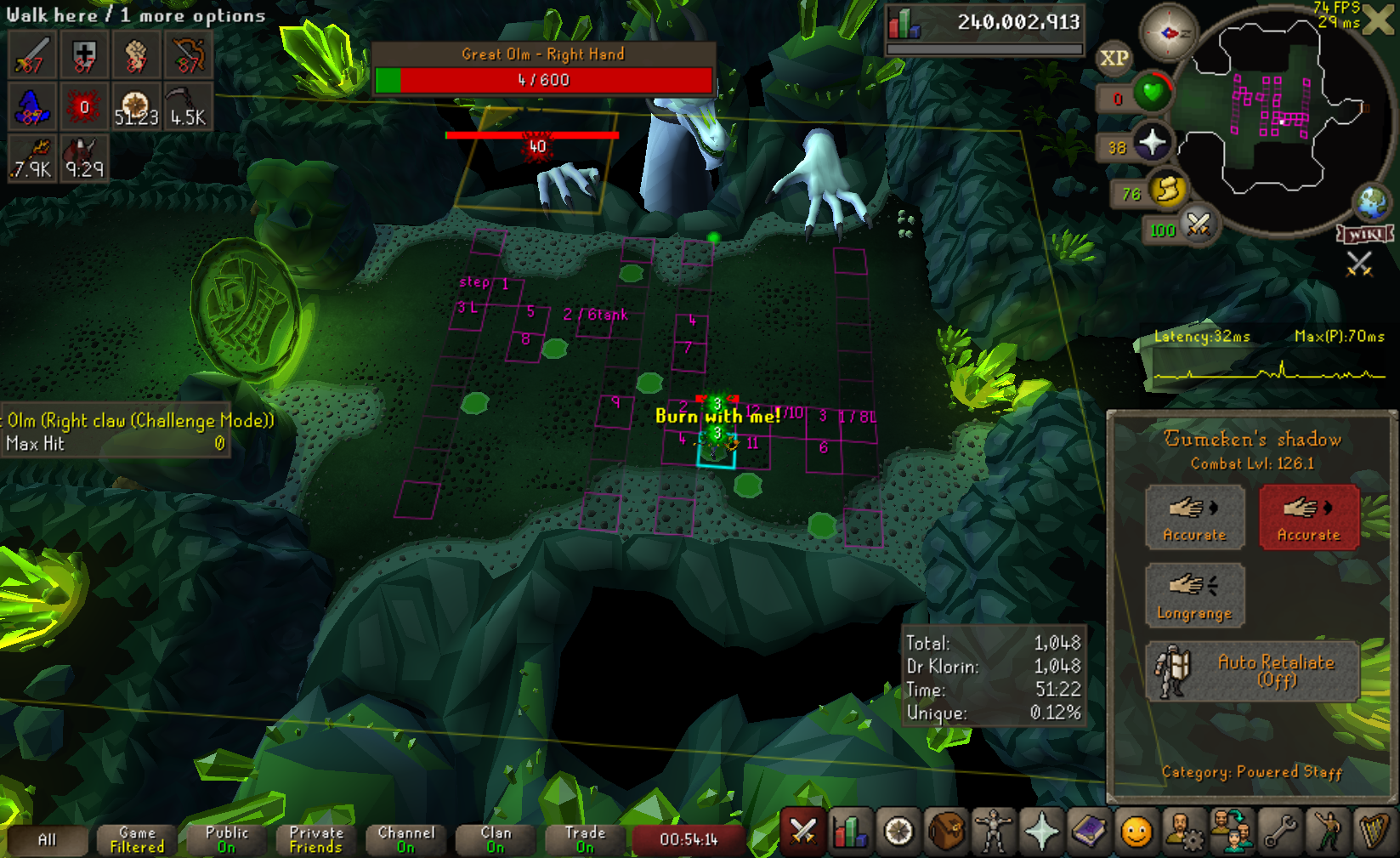
Task: Click the special attack crossed swords orb
Action: [1199, 224]
